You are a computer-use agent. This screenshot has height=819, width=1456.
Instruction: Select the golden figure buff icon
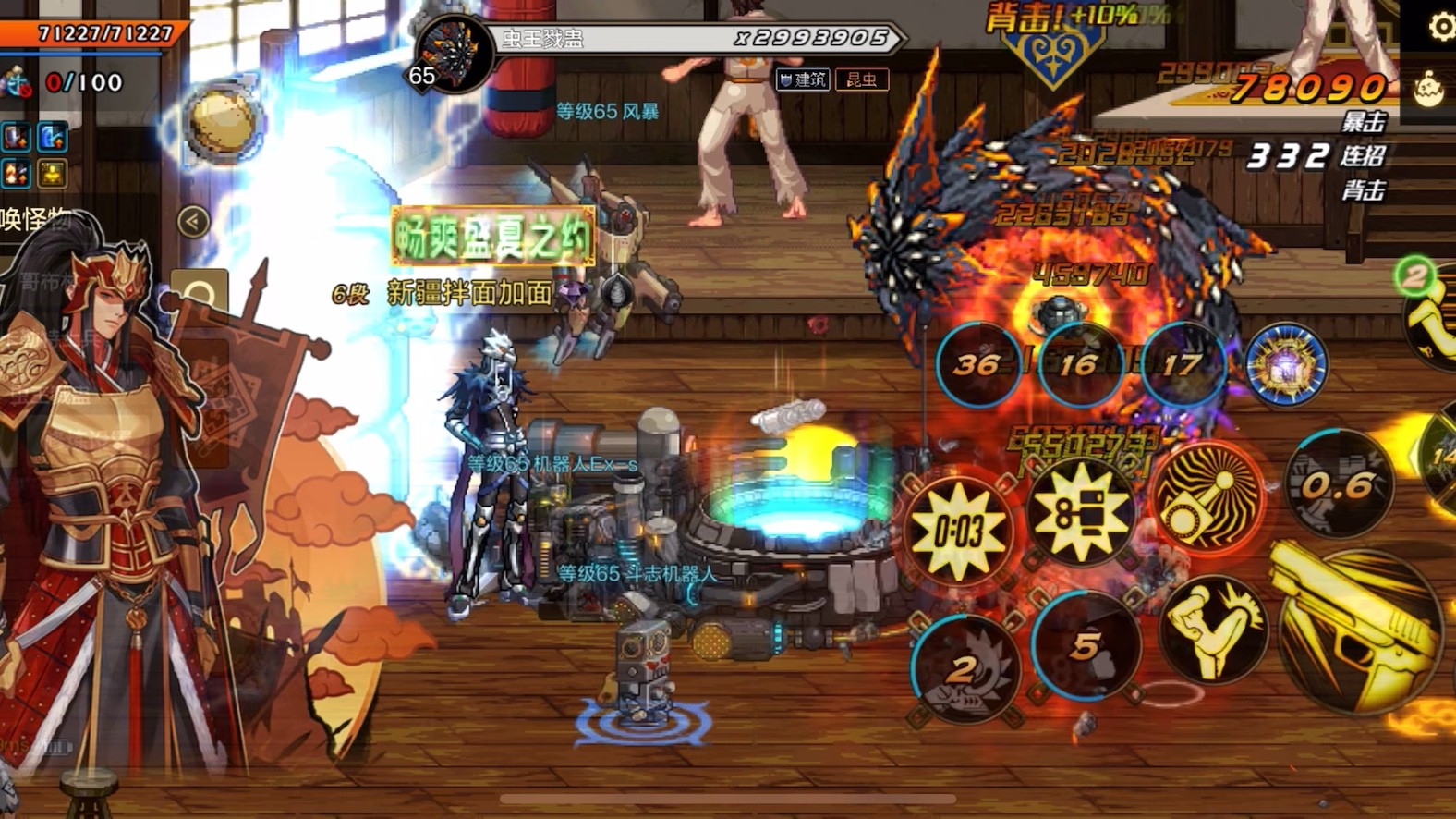tap(53, 173)
